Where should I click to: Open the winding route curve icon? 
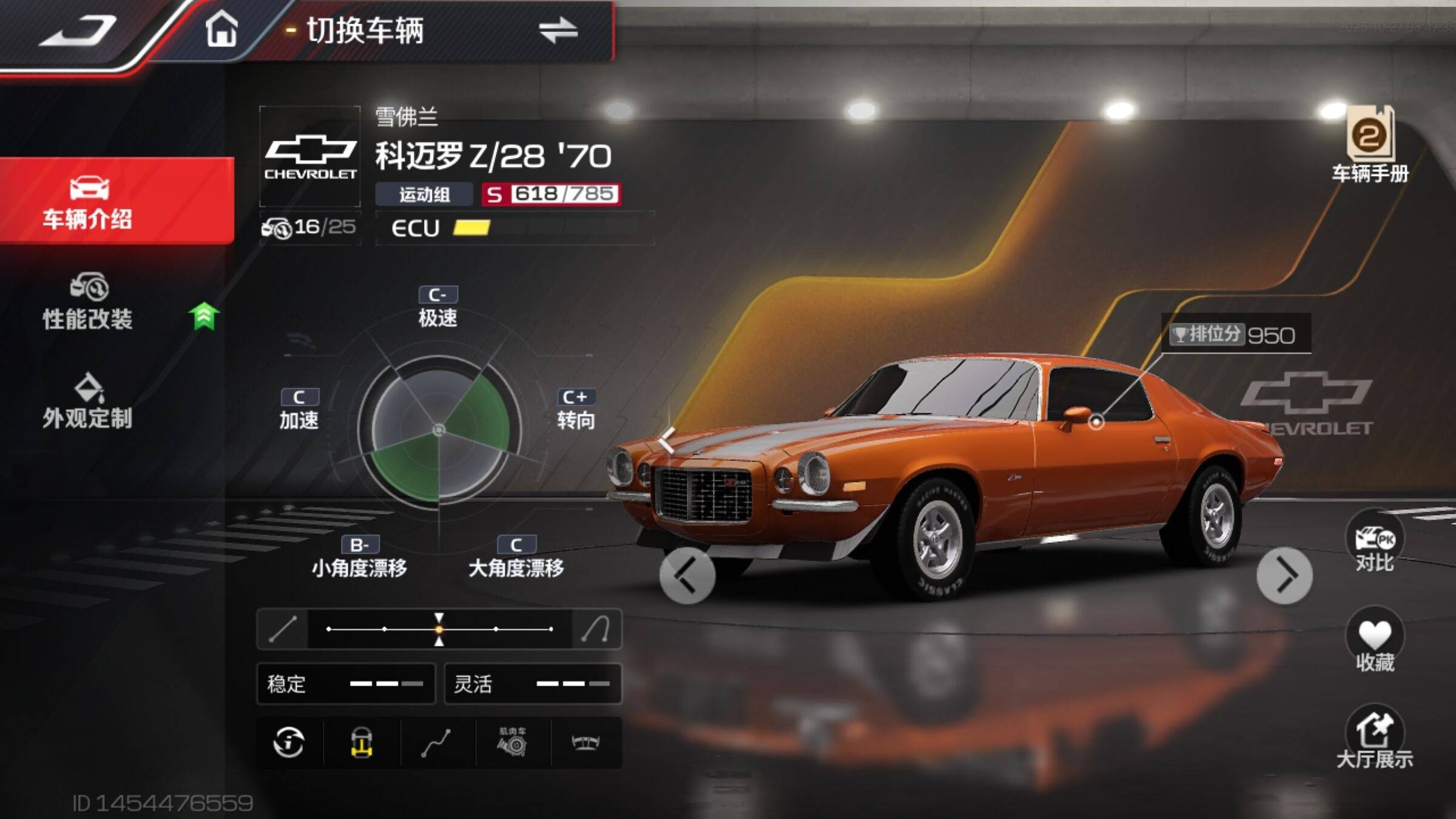coord(436,743)
